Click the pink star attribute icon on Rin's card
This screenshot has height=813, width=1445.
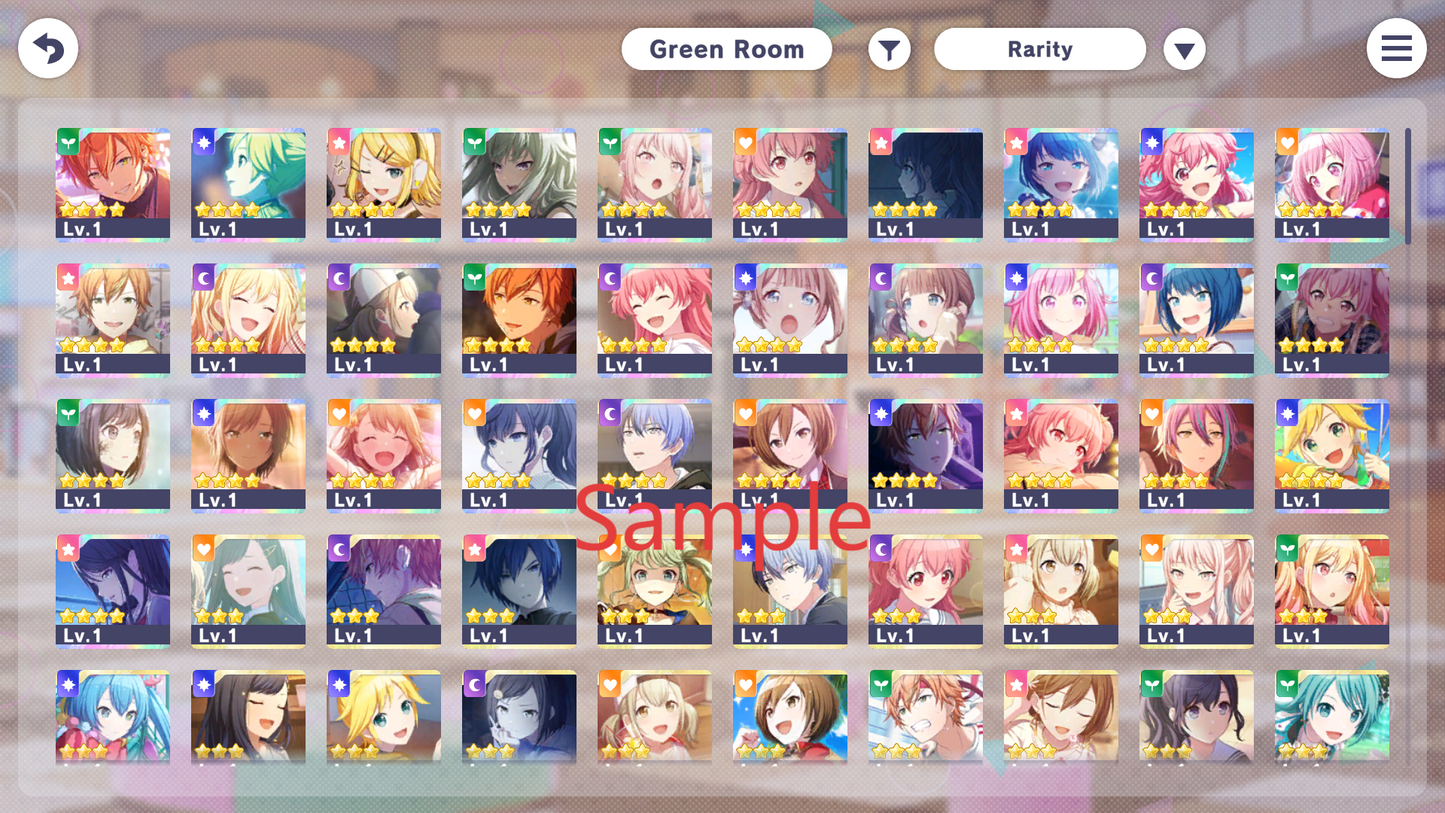(x=337, y=141)
